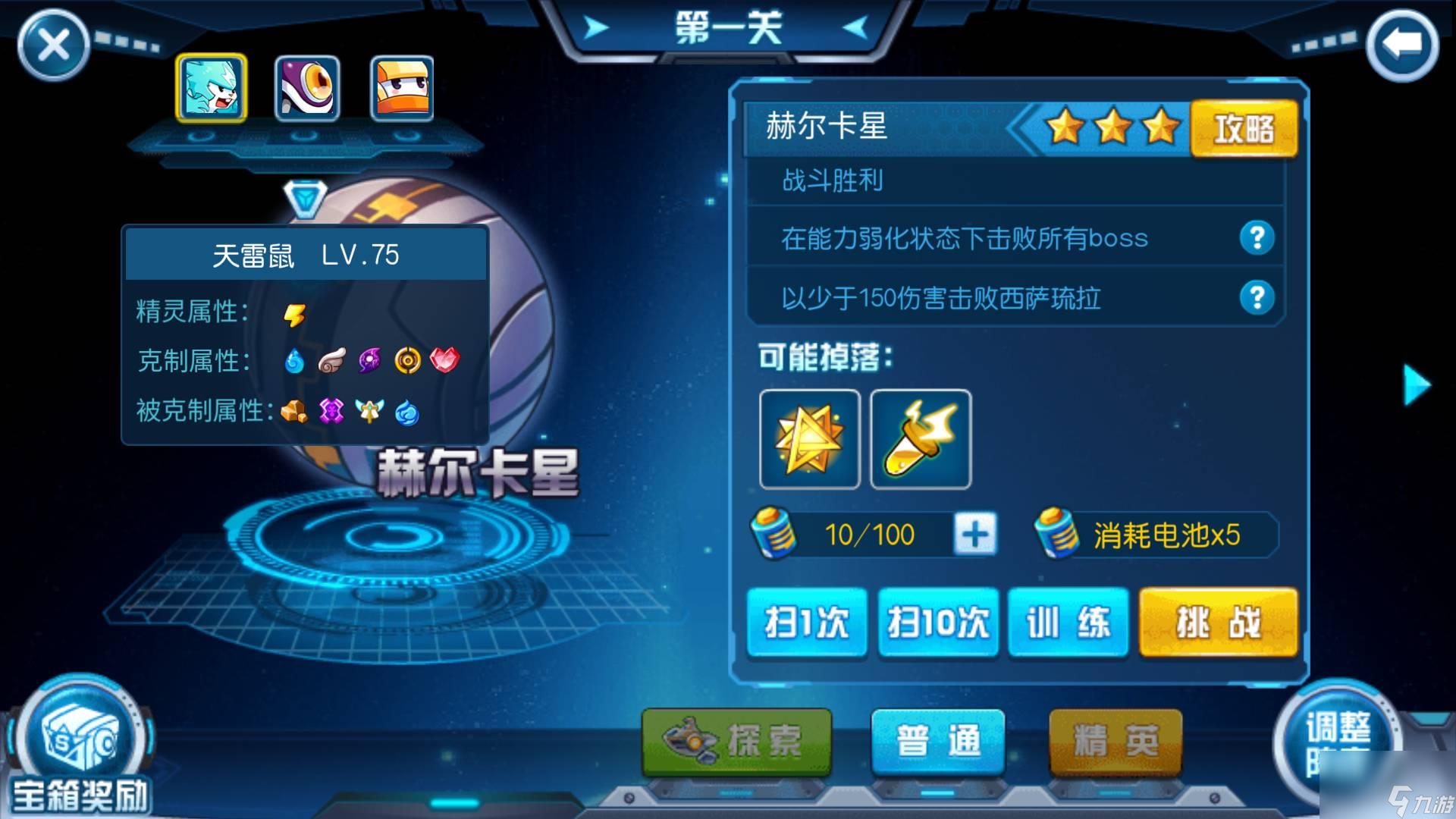Click the arrow above the planet sphere
The image size is (1456, 819).
[x=306, y=199]
